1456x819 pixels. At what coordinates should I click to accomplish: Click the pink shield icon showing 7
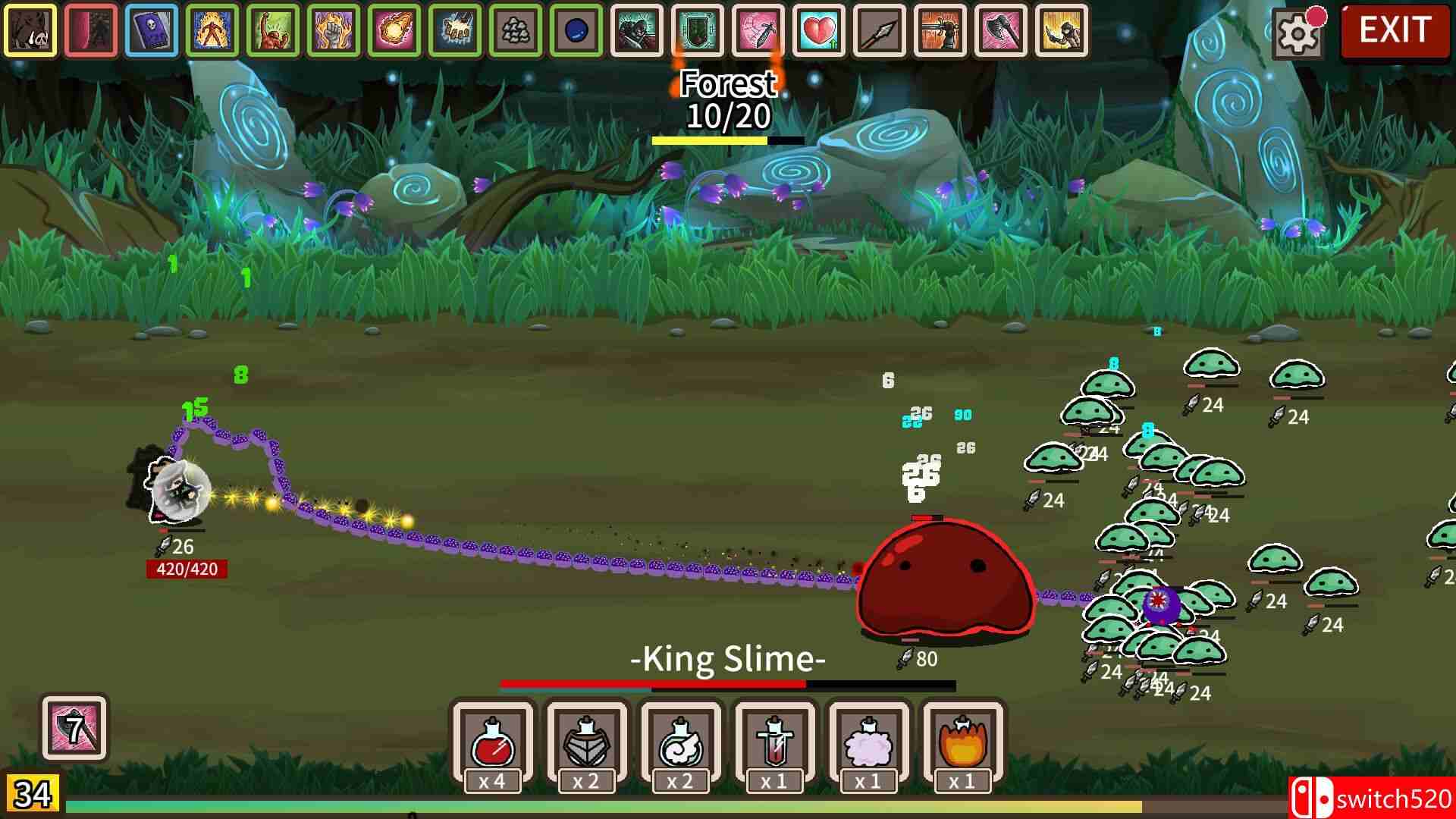tap(74, 728)
